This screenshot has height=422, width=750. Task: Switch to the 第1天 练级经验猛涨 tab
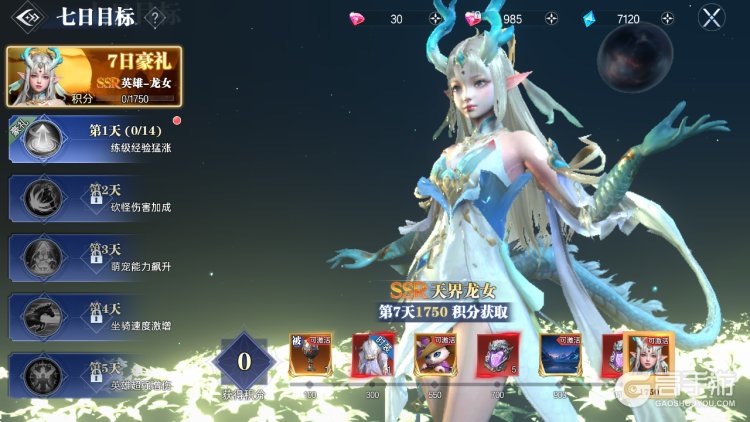click(95, 139)
